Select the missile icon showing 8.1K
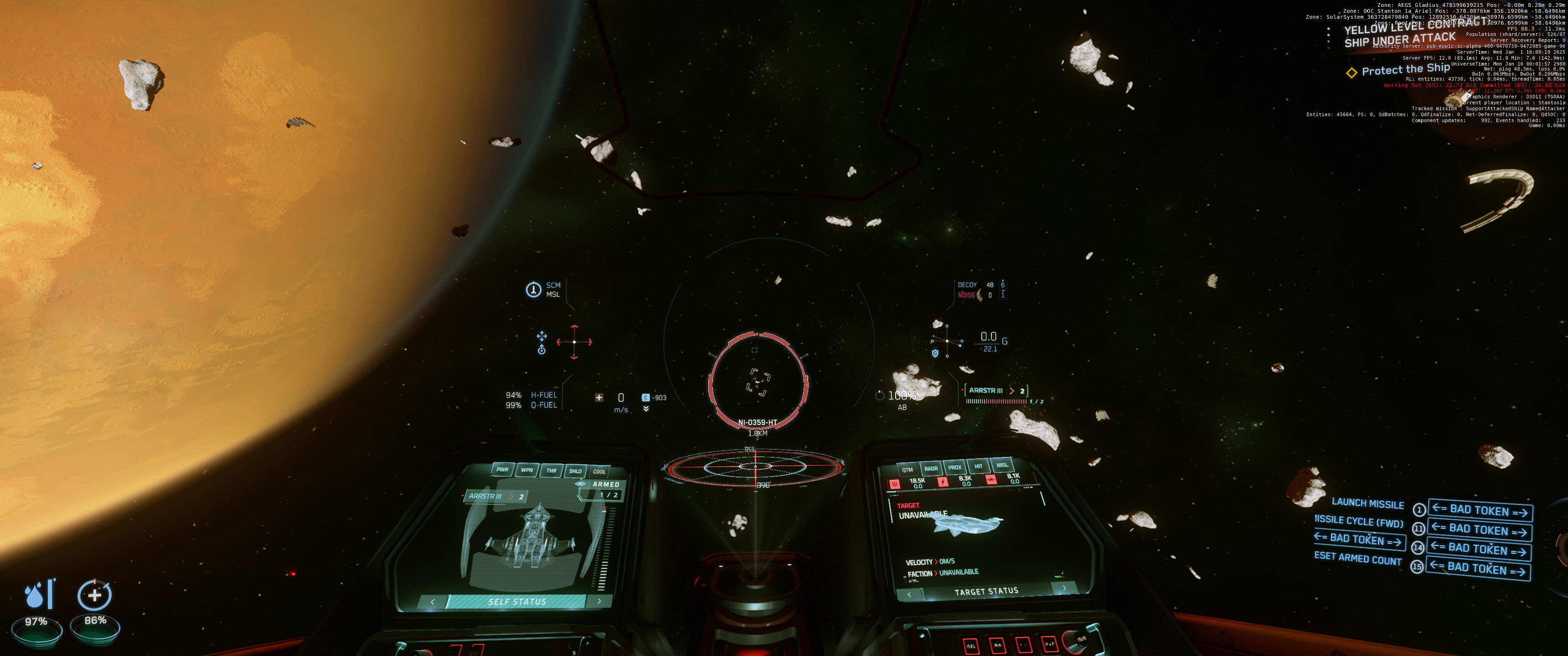Image resolution: width=1568 pixels, height=656 pixels. tap(992, 480)
